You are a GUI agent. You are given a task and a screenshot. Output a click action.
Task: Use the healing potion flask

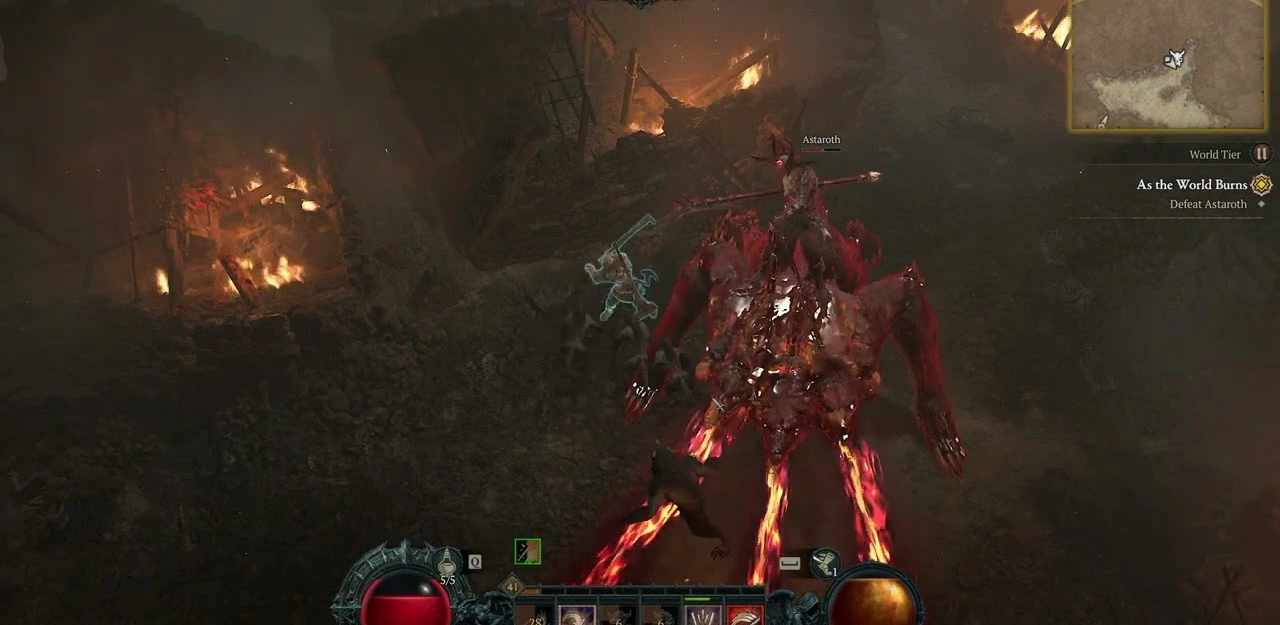tap(446, 562)
